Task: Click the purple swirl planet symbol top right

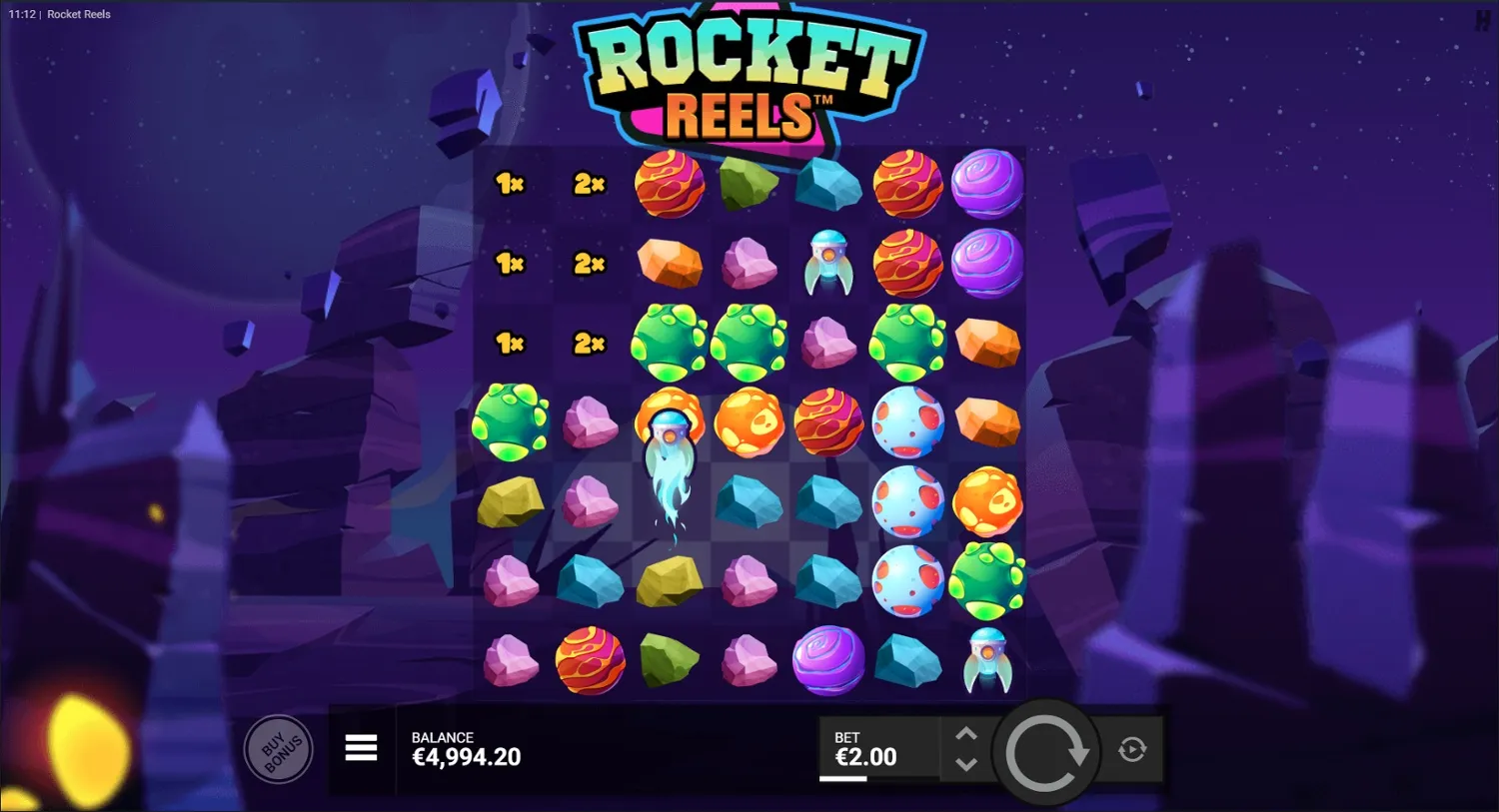Action: pyautogui.click(x=987, y=183)
